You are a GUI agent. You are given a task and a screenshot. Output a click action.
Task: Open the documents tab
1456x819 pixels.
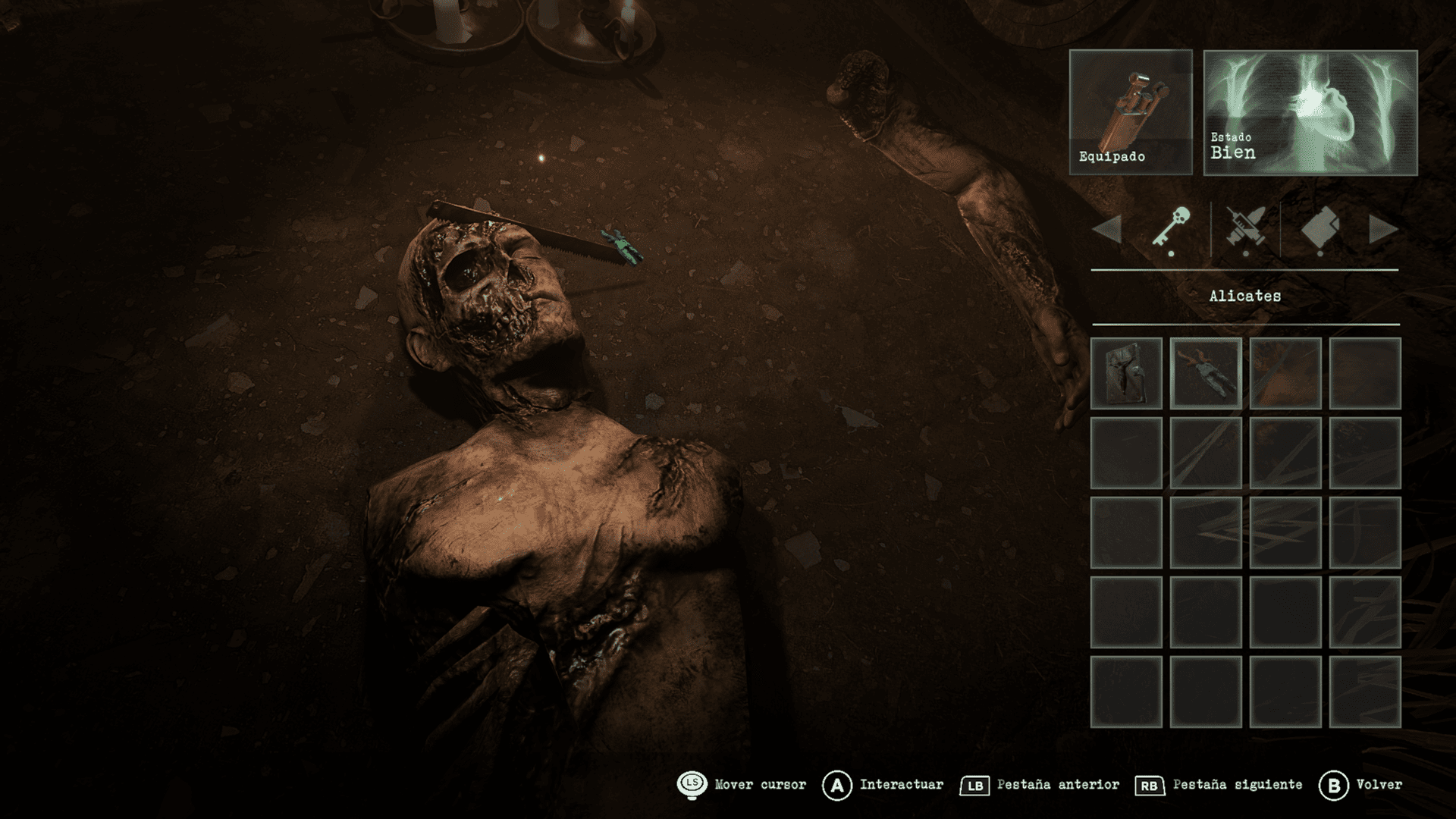(x=1320, y=229)
